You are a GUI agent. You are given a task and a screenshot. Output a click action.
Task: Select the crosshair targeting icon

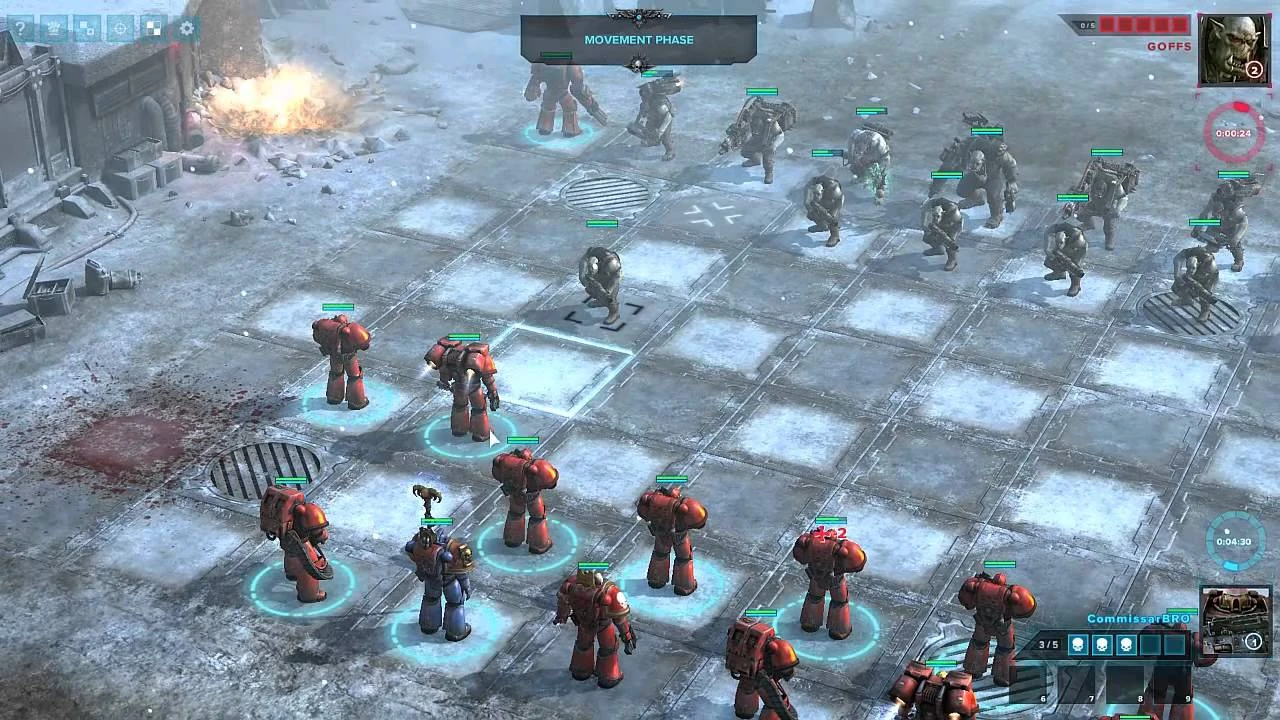click(x=120, y=28)
